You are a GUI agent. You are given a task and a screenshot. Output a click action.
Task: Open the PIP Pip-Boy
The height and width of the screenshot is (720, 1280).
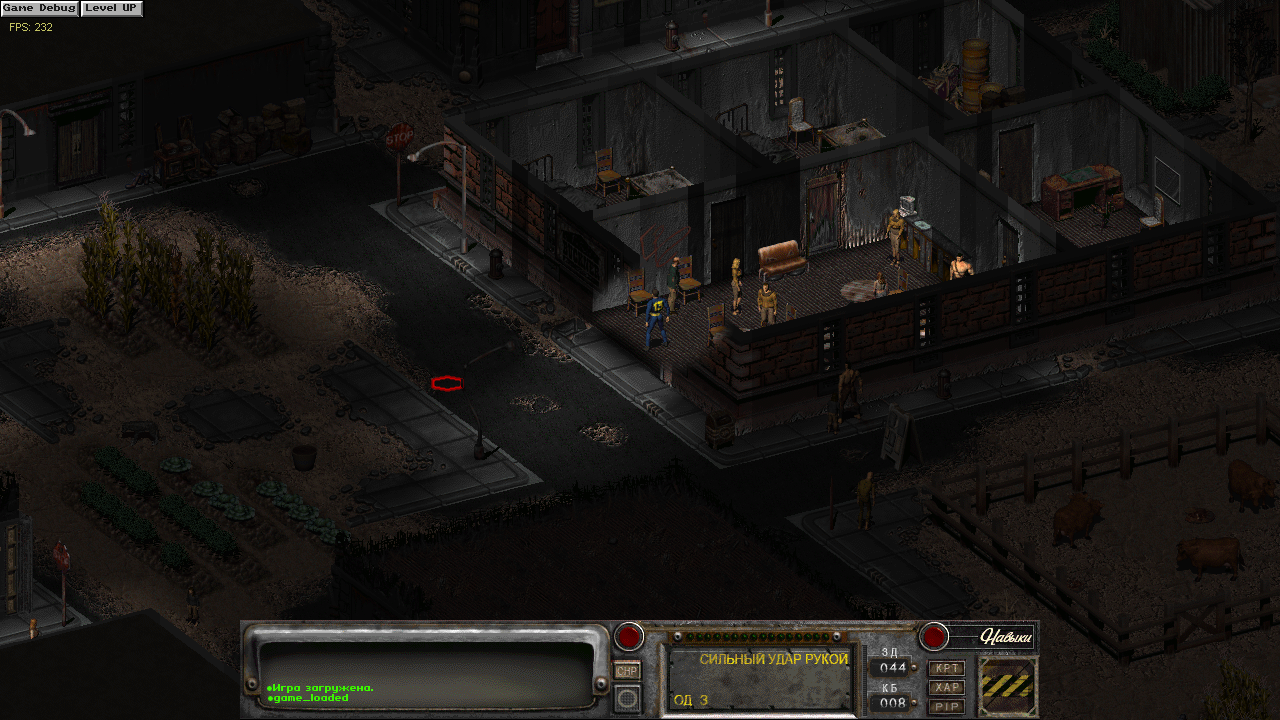946,706
